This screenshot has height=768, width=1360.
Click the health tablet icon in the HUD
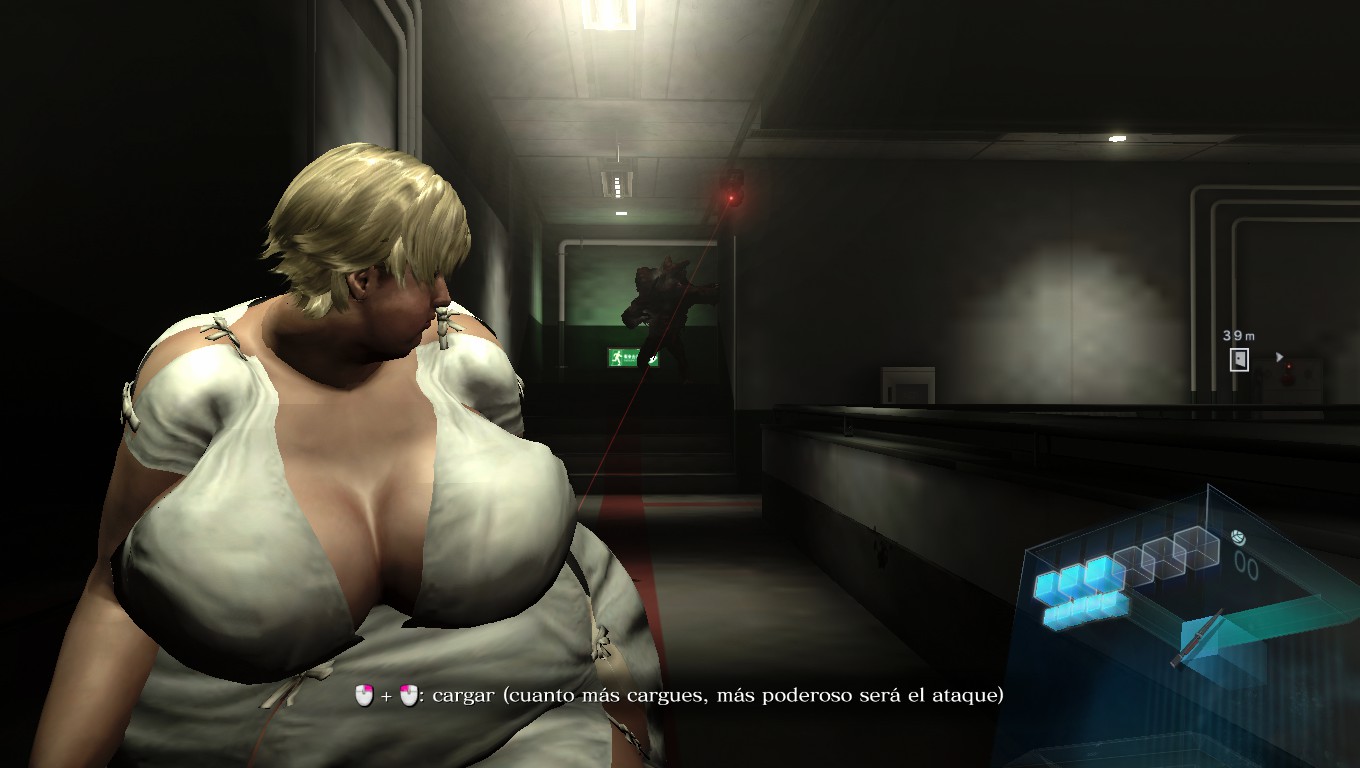[x=1240, y=538]
